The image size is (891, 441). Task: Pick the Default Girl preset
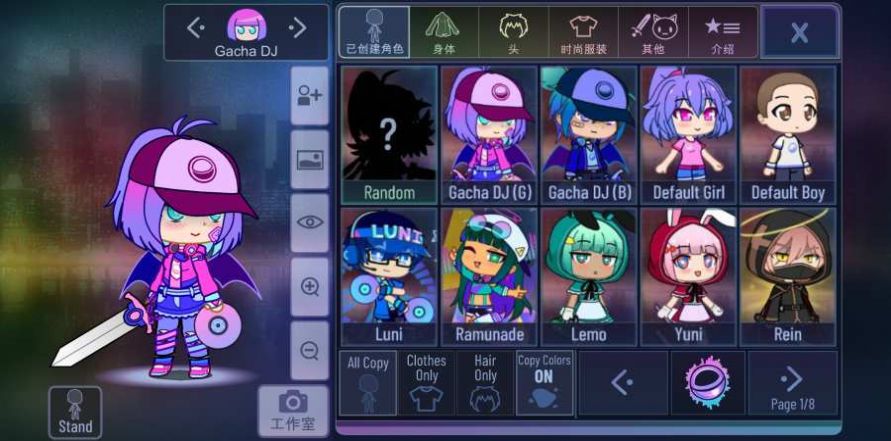[x=688, y=135]
